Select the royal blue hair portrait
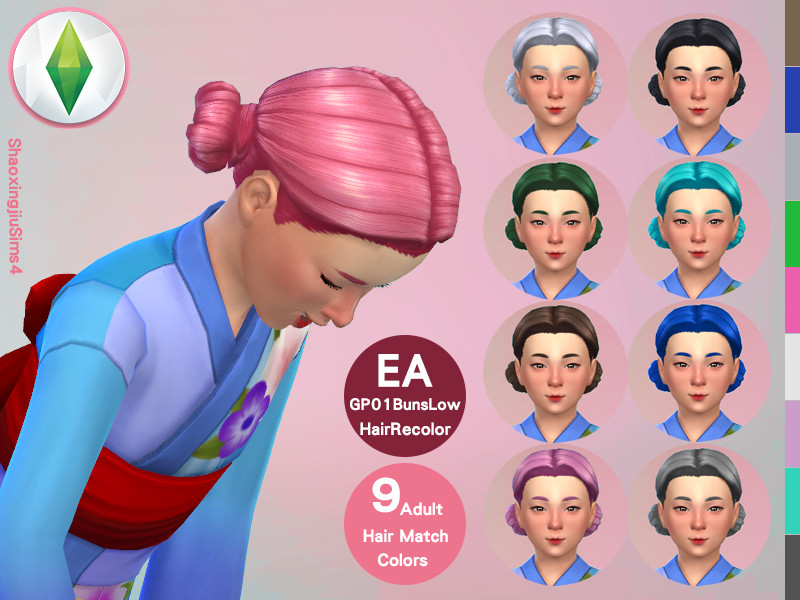The image size is (800, 600). pyautogui.click(x=698, y=372)
